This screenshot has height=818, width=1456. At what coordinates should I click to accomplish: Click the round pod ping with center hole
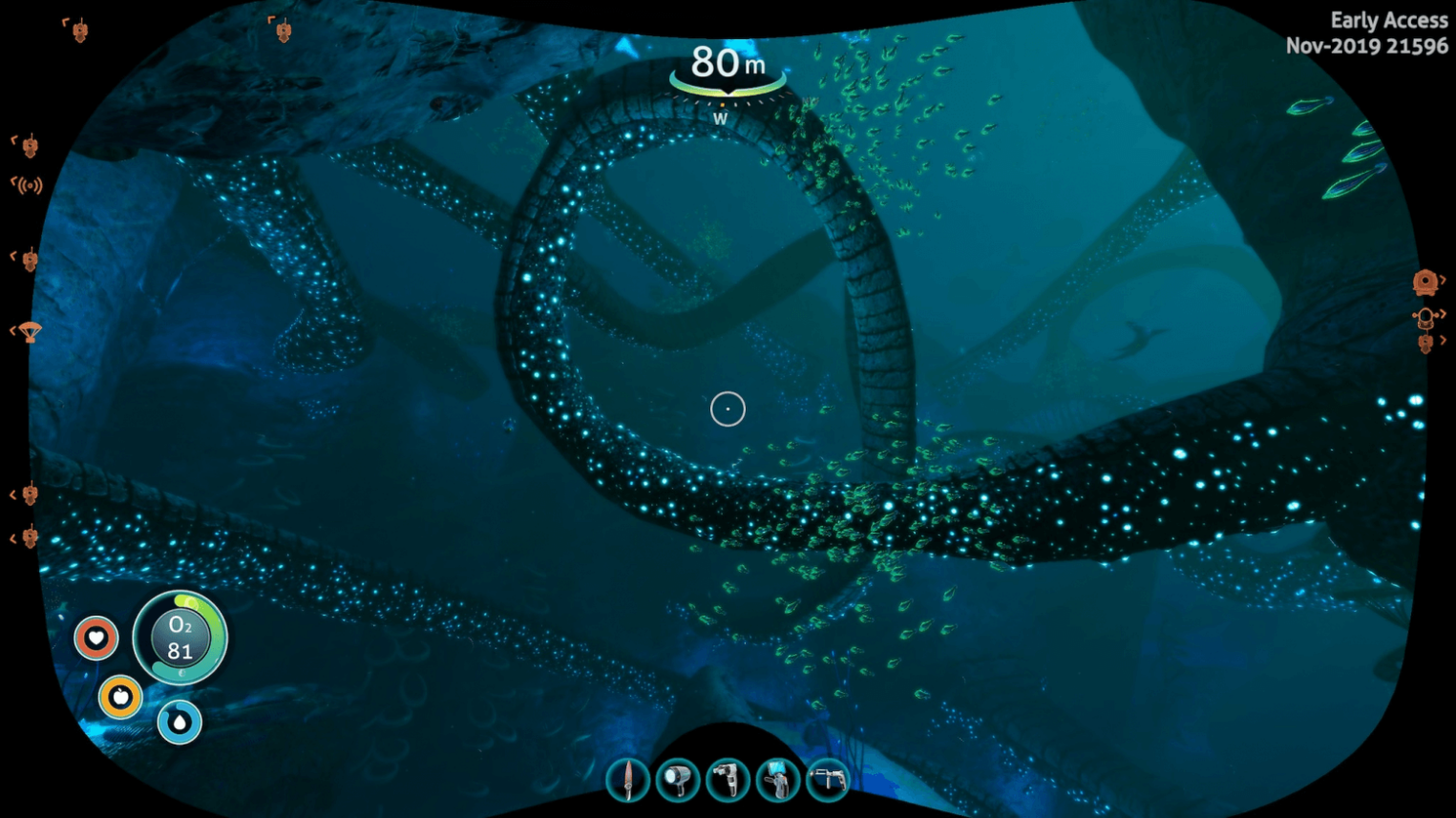click(1424, 282)
